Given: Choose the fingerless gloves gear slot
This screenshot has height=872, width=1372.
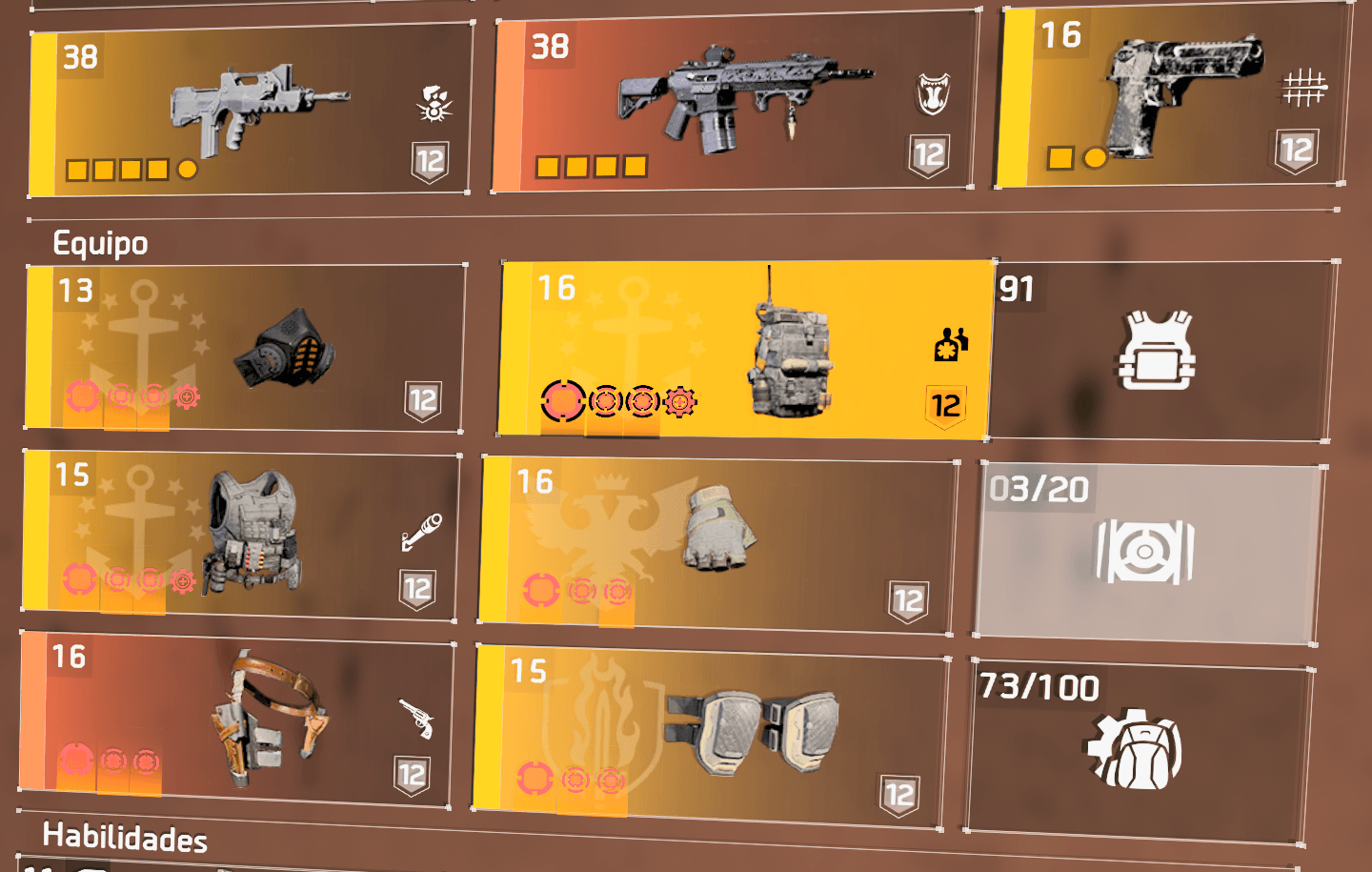Looking at the screenshot, I should (x=718, y=544).
